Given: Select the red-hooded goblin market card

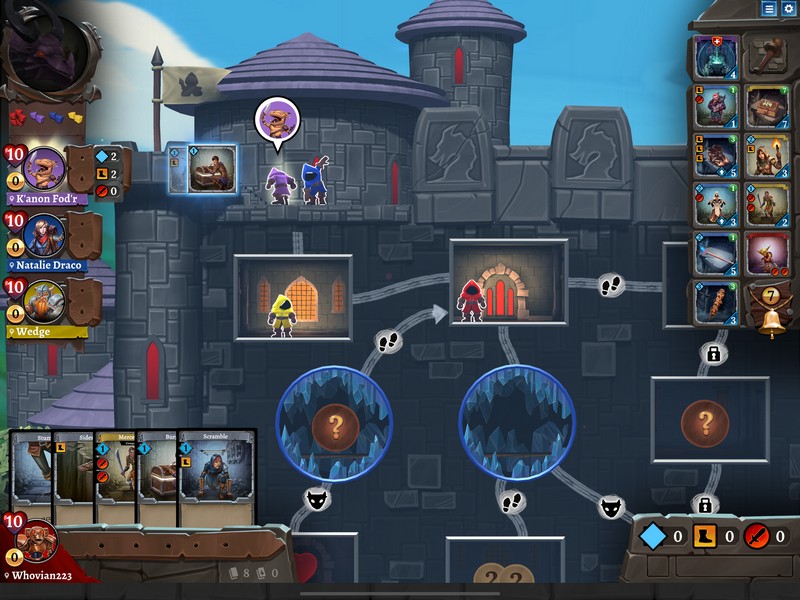Looking at the screenshot, I should point(768,254).
